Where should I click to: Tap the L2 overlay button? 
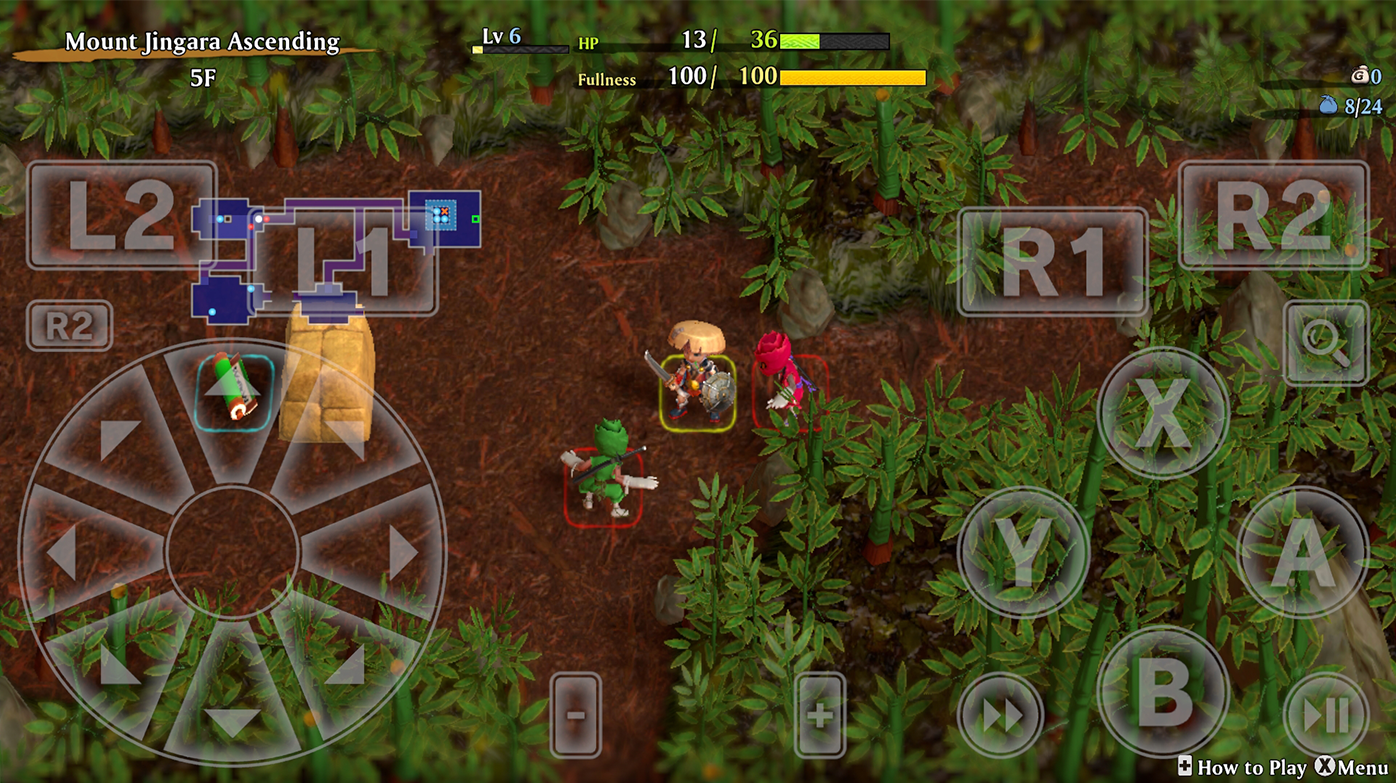[x=121, y=214]
